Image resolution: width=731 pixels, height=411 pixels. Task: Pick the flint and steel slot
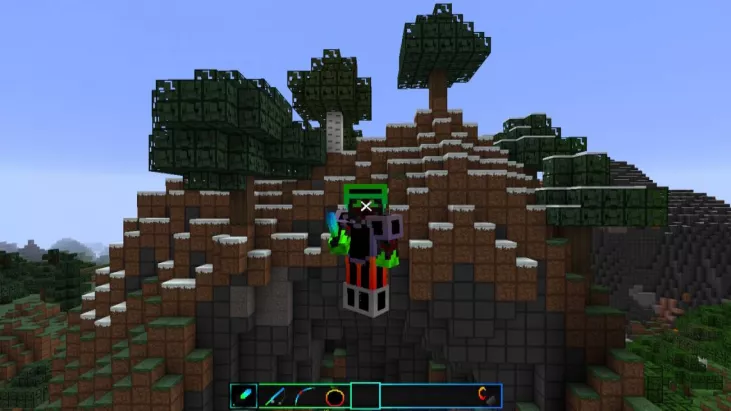coord(487,395)
